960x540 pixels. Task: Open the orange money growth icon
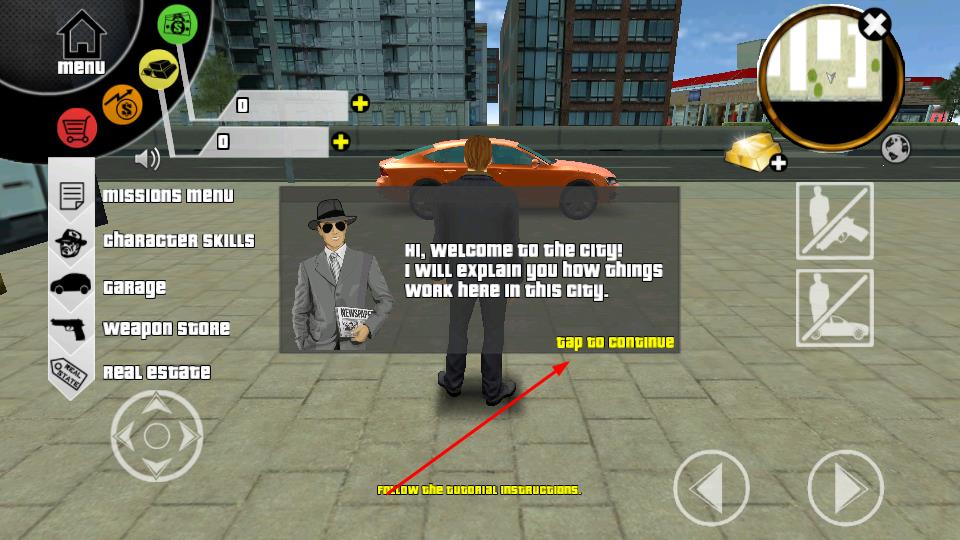tap(122, 105)
